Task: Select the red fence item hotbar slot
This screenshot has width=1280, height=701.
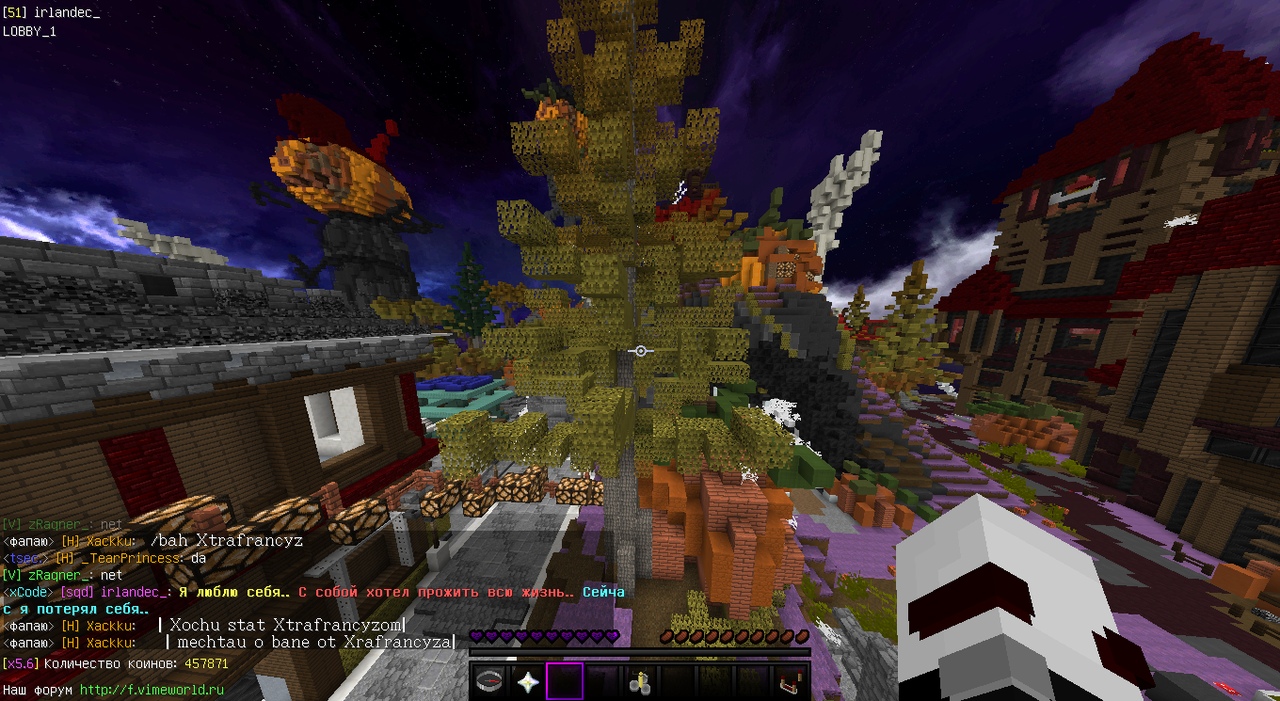Action: 792,682
